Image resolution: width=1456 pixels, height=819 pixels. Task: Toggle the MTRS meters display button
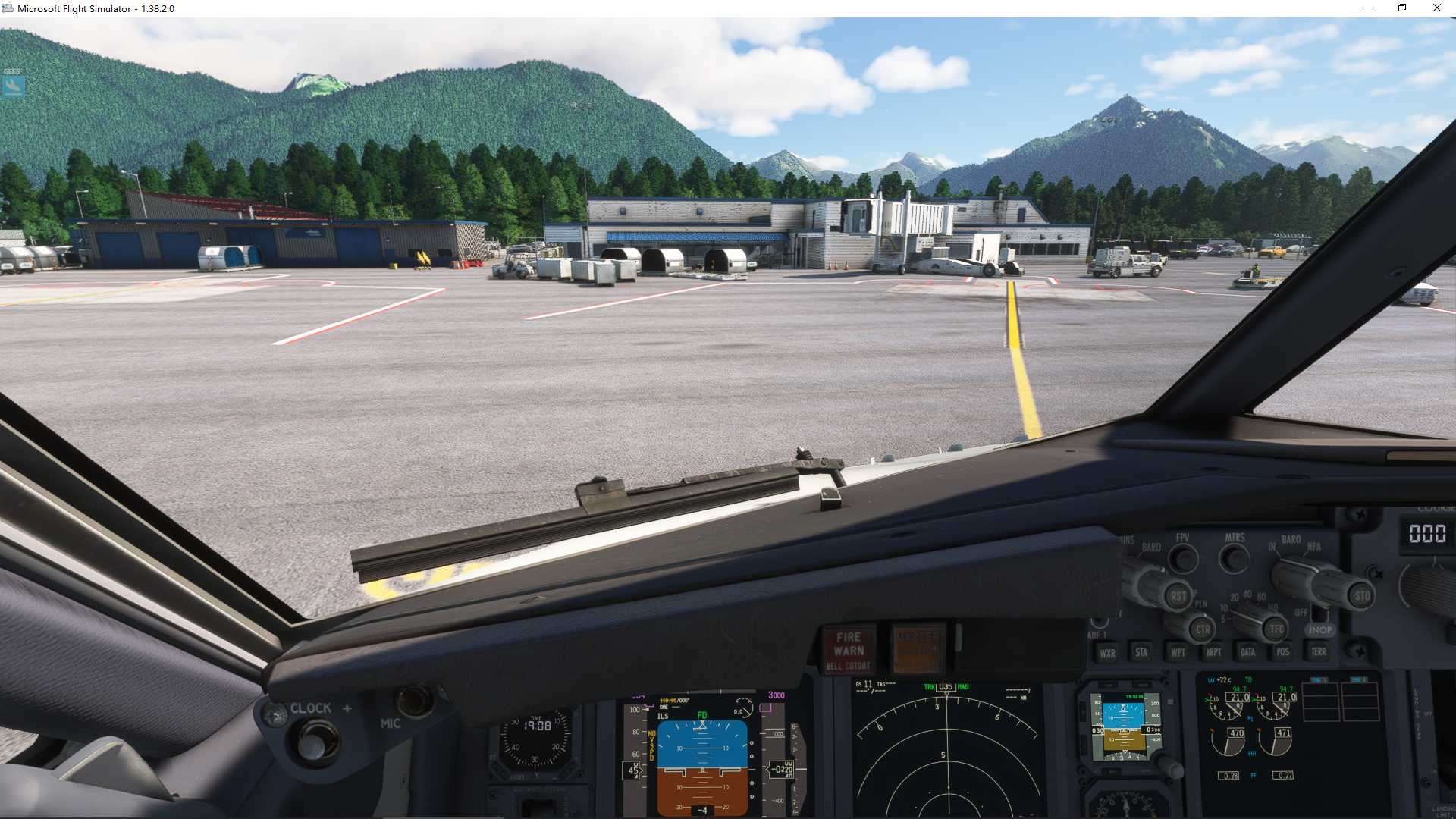point(1232,557)
